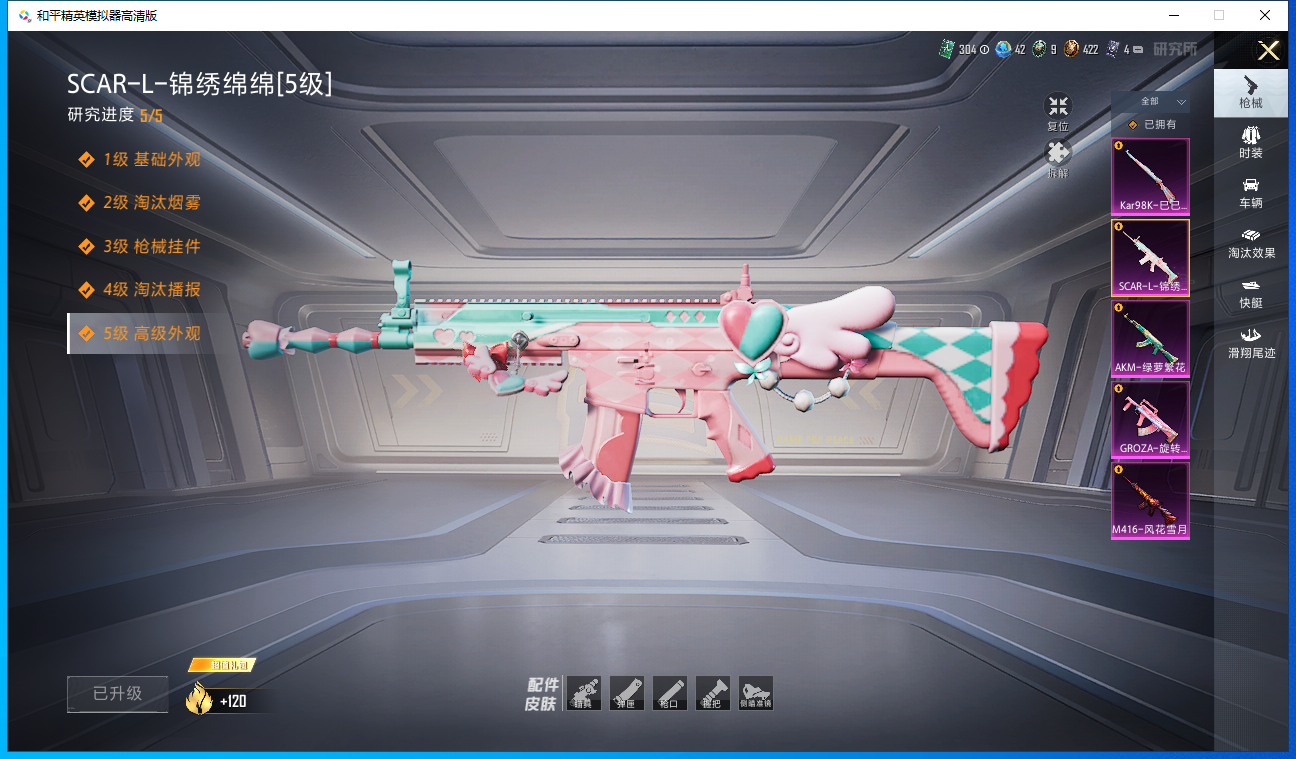Image resolution: width=1296 pixels, height=759 pixels.
Task: Open the 瞄具 scope attachment skin slot
Action: (584, 693)
